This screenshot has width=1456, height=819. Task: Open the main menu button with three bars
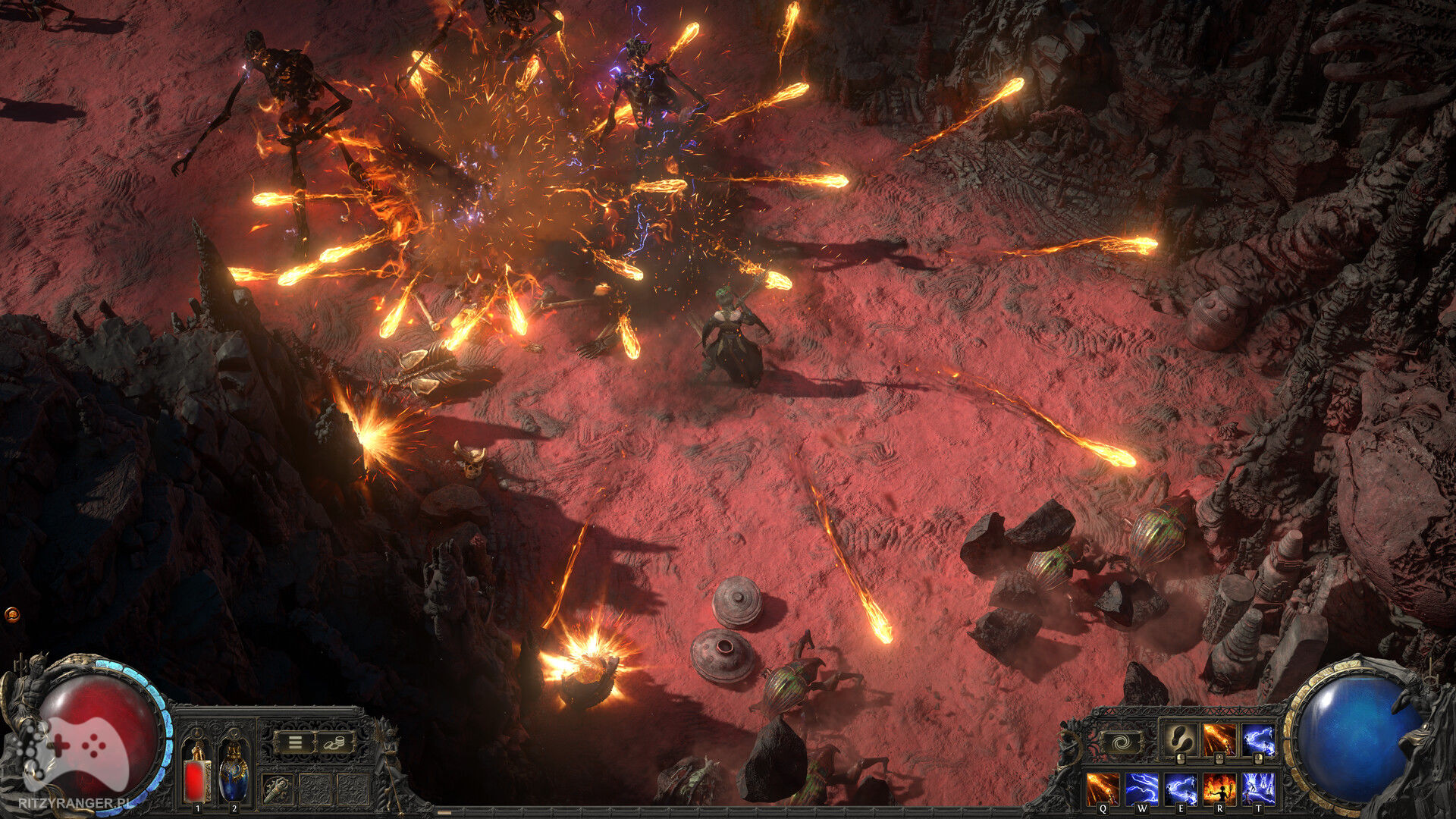point(296,743)
